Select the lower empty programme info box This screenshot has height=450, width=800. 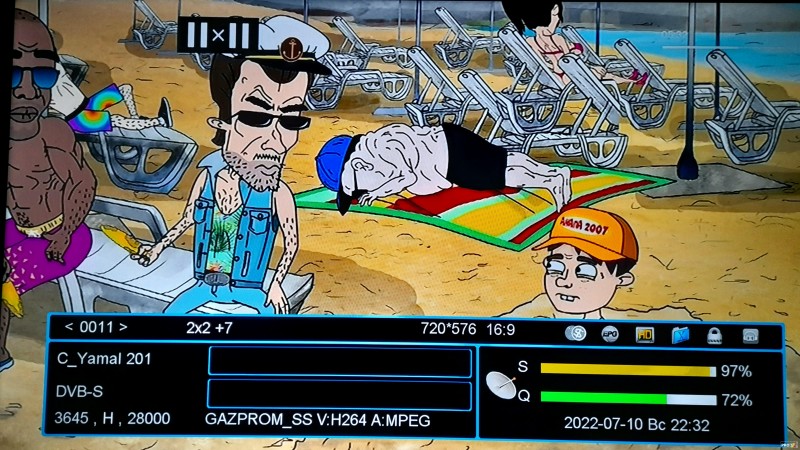(339, 393)
